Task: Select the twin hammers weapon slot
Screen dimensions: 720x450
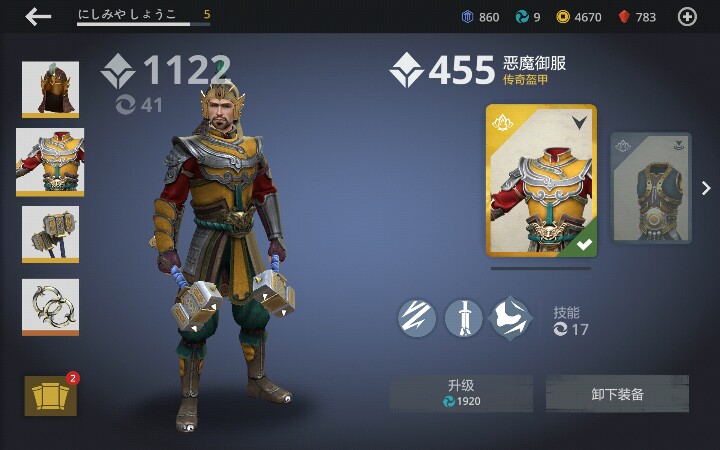Action: pyautogui.click(x=50, y=234)
